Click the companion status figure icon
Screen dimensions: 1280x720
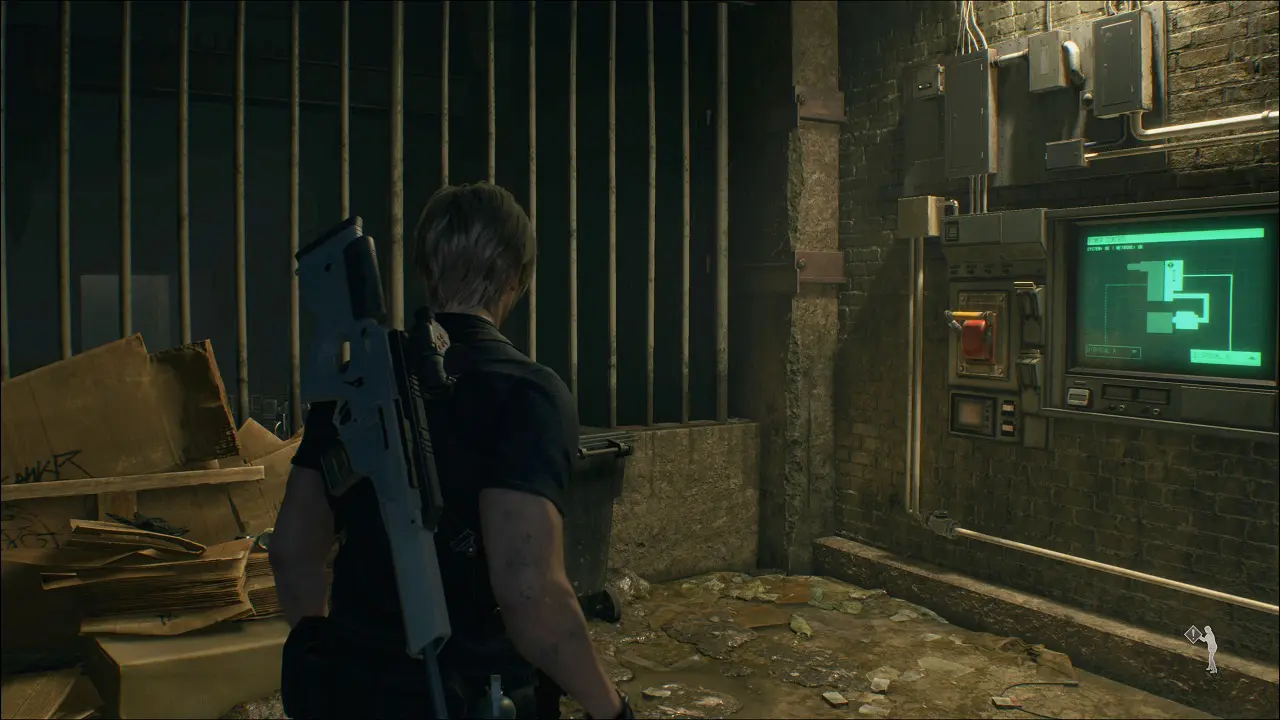(1209, 648)
